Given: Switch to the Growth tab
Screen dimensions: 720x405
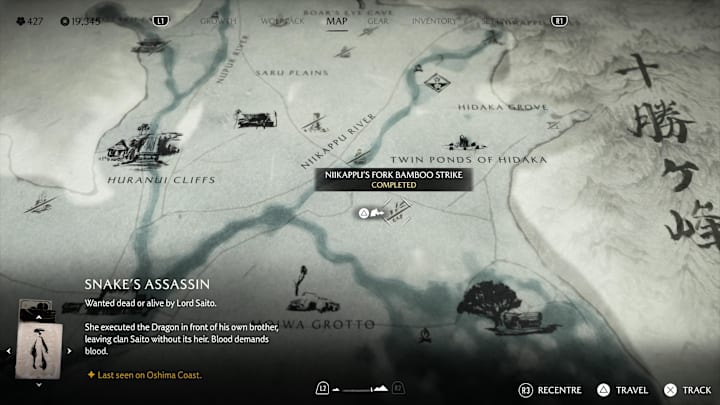Looking at the screenshot, I should (x=217, y=20).
